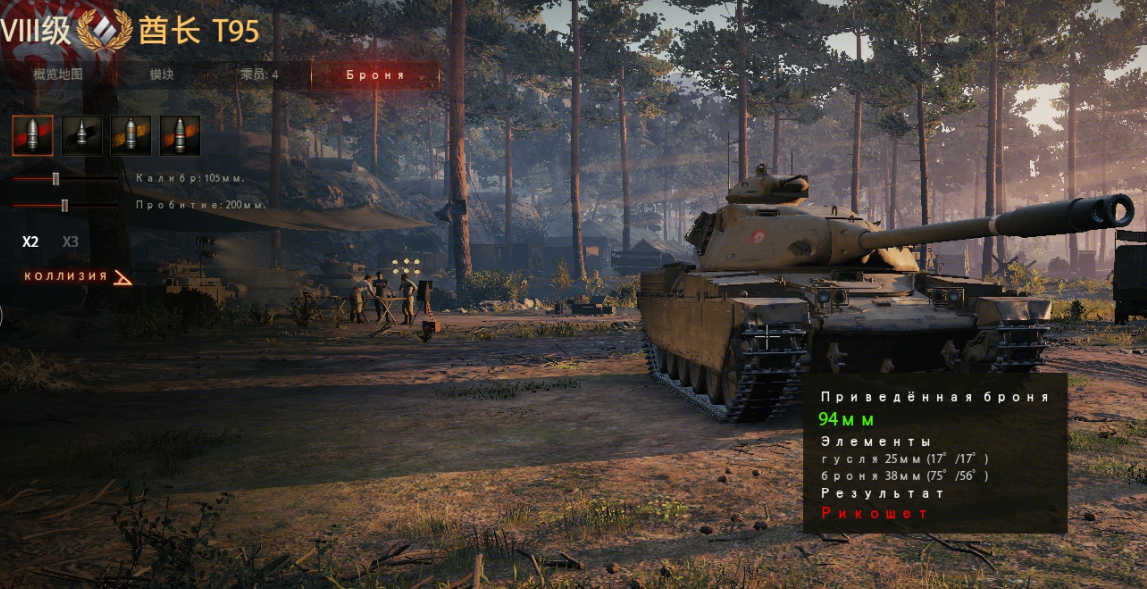Pick the yellow-striped shell type
This screenshot has height=589, width=1147.
coord(131,135)
